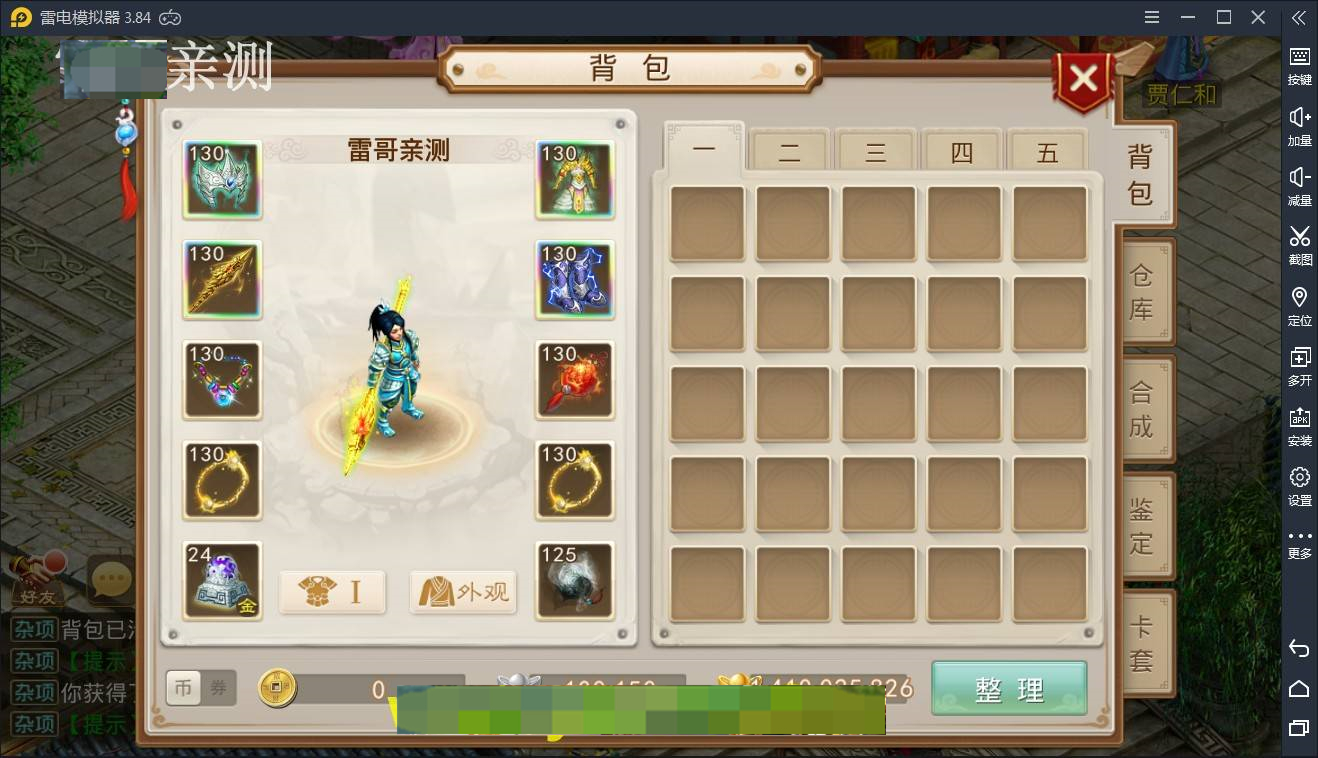Viewport: 1318px width, 758px height.
Task: Open the virtual location (定位) tool
Action: (x=1299, y=303)
